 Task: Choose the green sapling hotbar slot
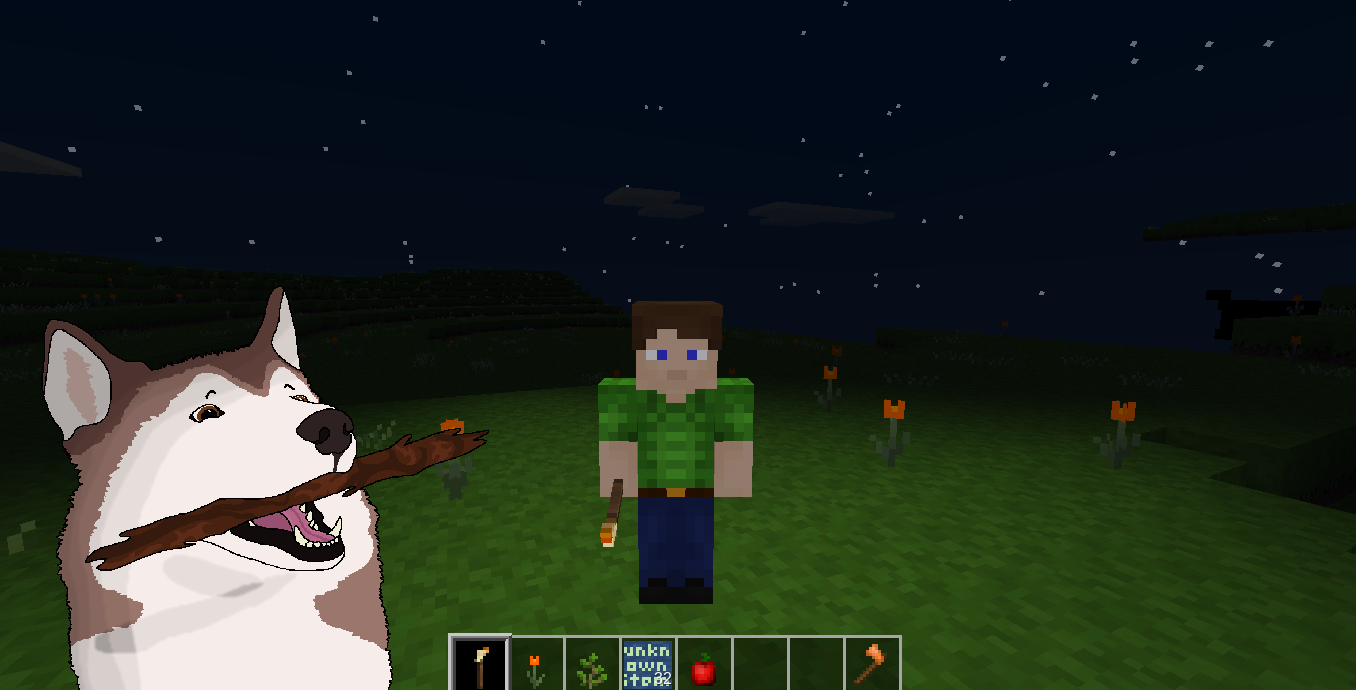pyautogui.click(x=593, y=664)
